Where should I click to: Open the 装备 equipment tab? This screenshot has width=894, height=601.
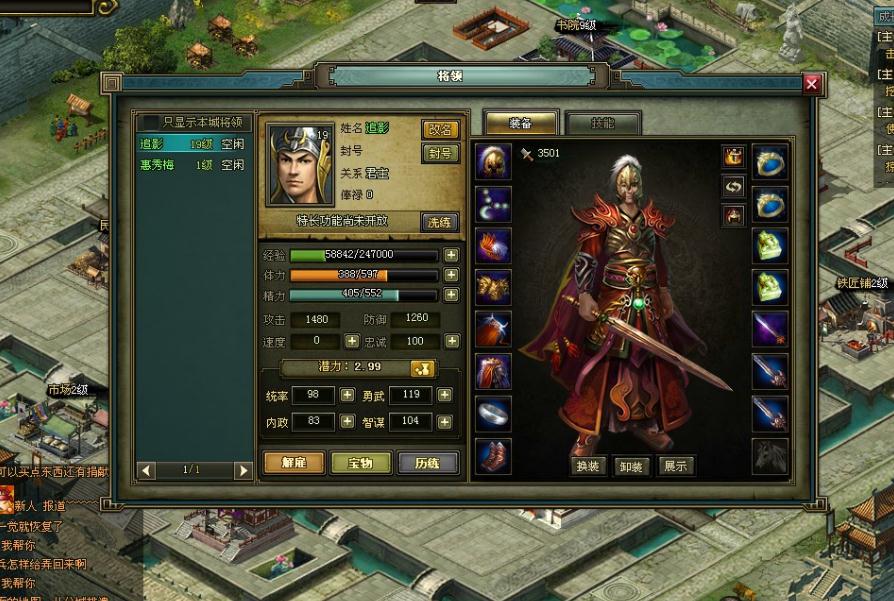point(520,123)
